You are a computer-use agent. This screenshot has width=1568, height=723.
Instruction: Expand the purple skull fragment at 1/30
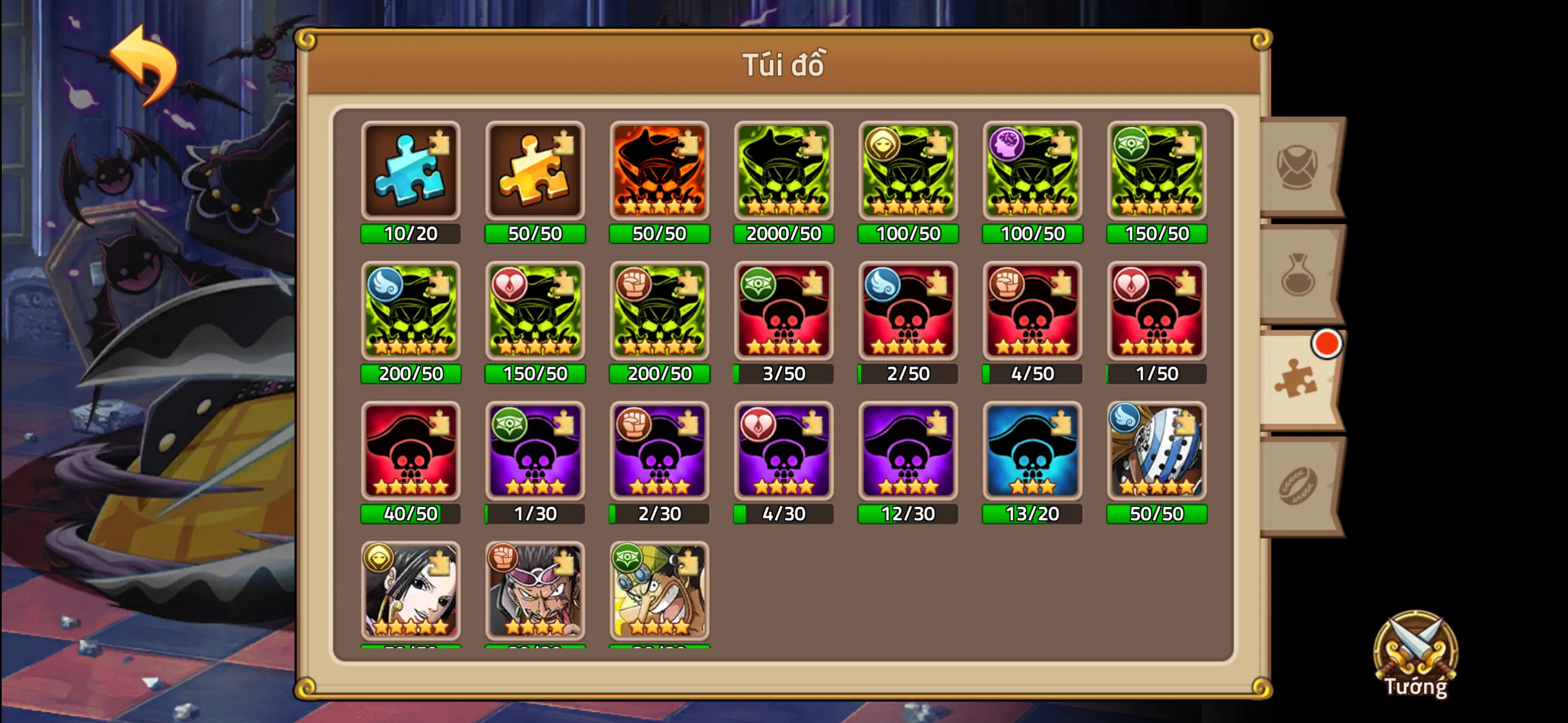(535, 452)
